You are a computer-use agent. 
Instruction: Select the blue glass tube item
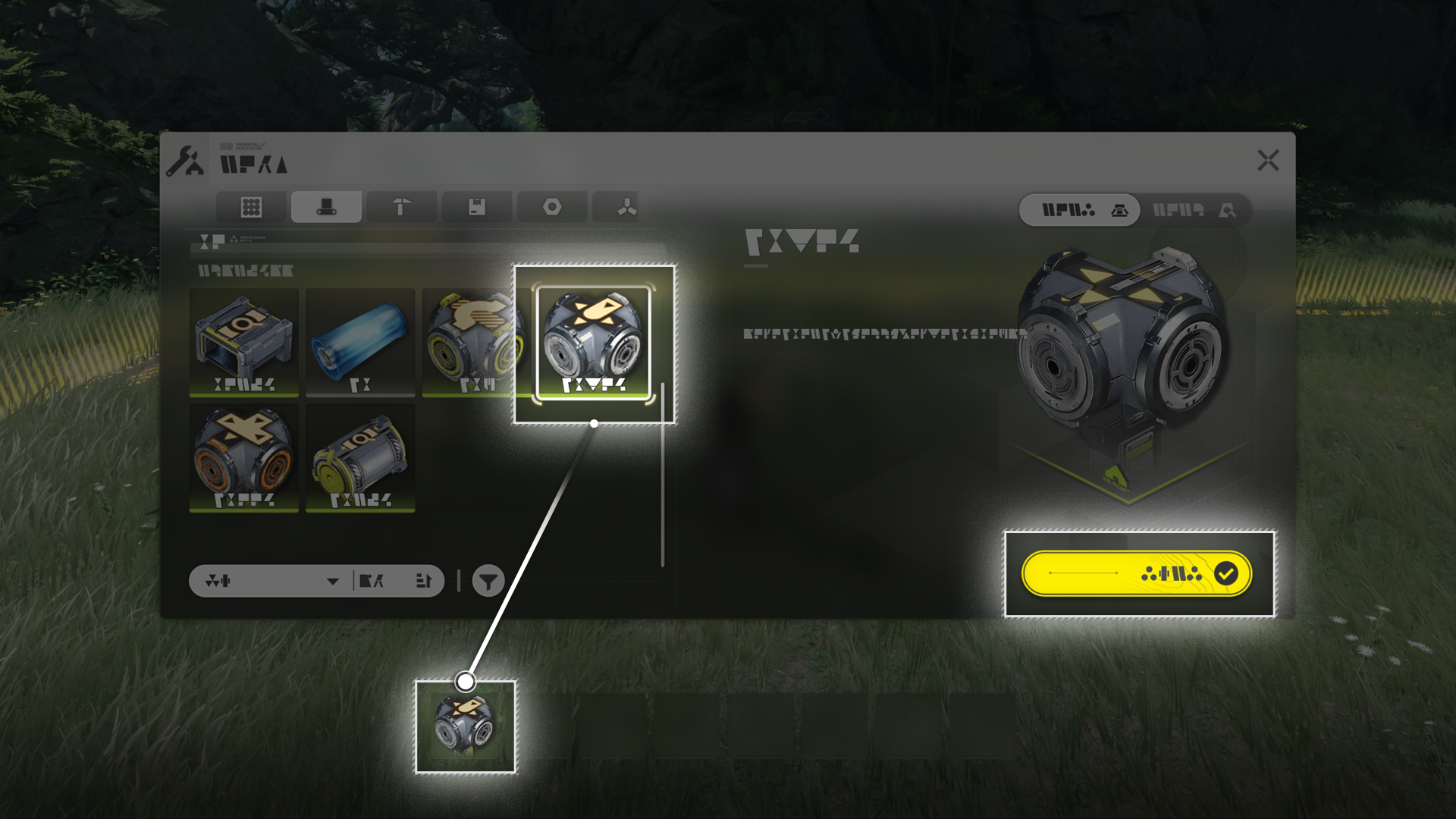tap(360, 342)
